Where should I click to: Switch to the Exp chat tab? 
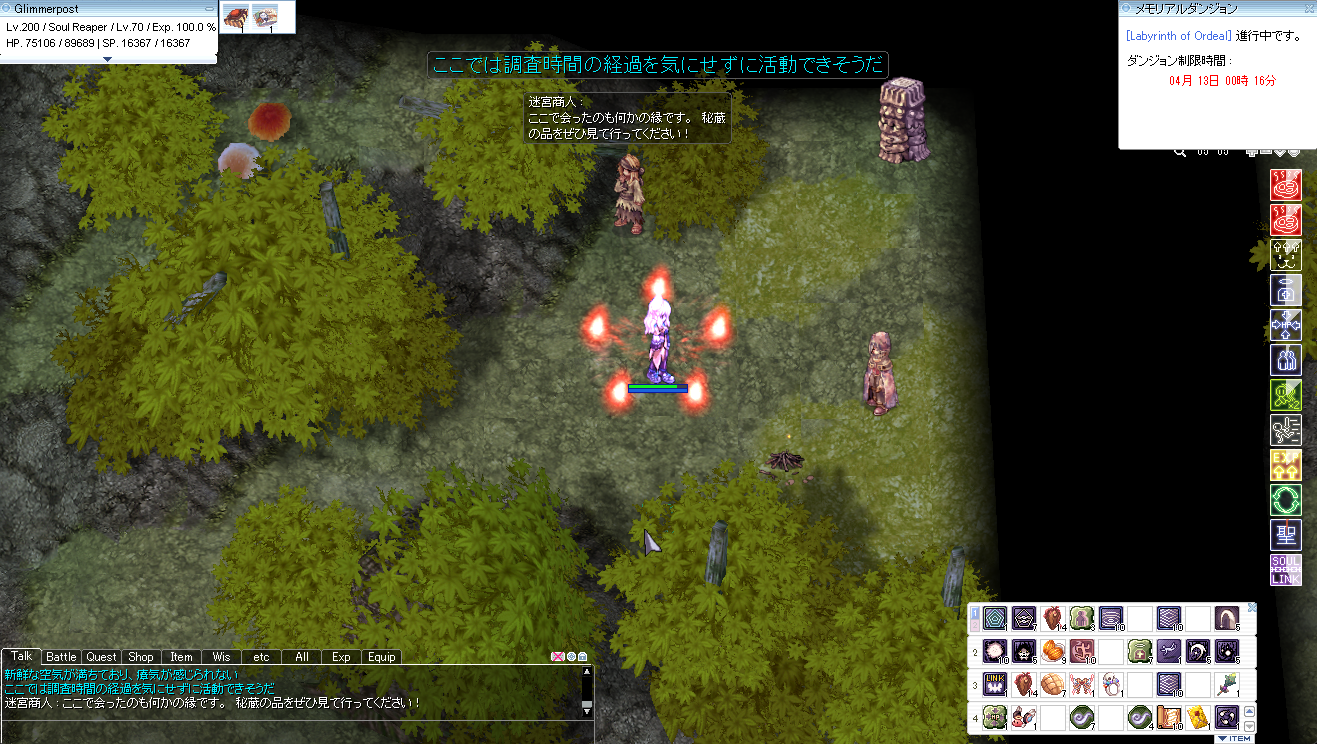point(341,657)
